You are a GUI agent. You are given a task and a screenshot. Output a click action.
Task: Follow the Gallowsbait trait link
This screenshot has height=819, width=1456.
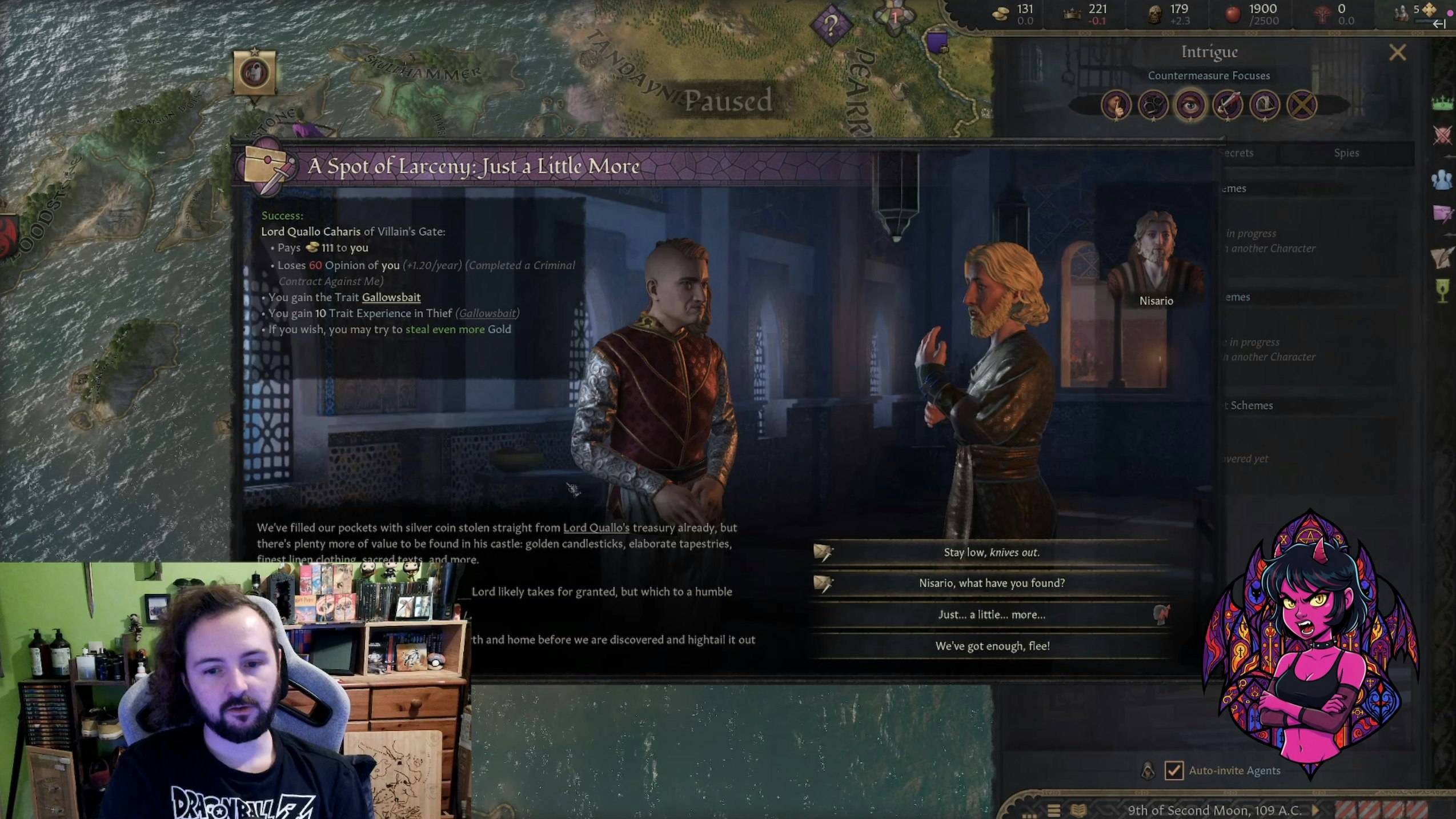coord(391,297)
